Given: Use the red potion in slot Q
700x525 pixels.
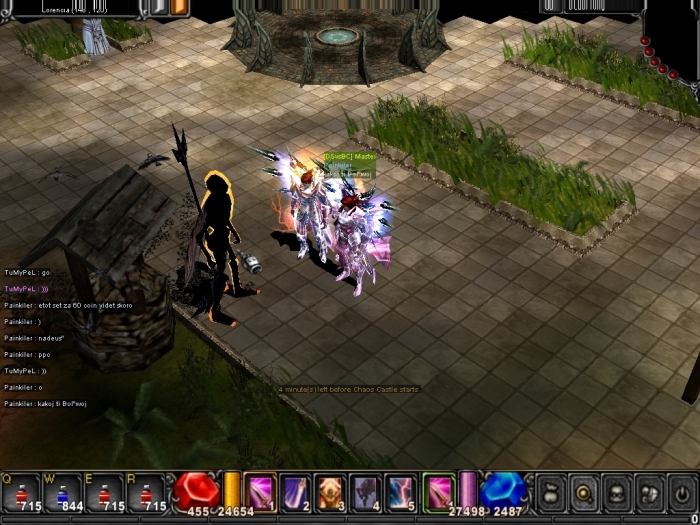Looking at the screenshot, I should [20, 491].
